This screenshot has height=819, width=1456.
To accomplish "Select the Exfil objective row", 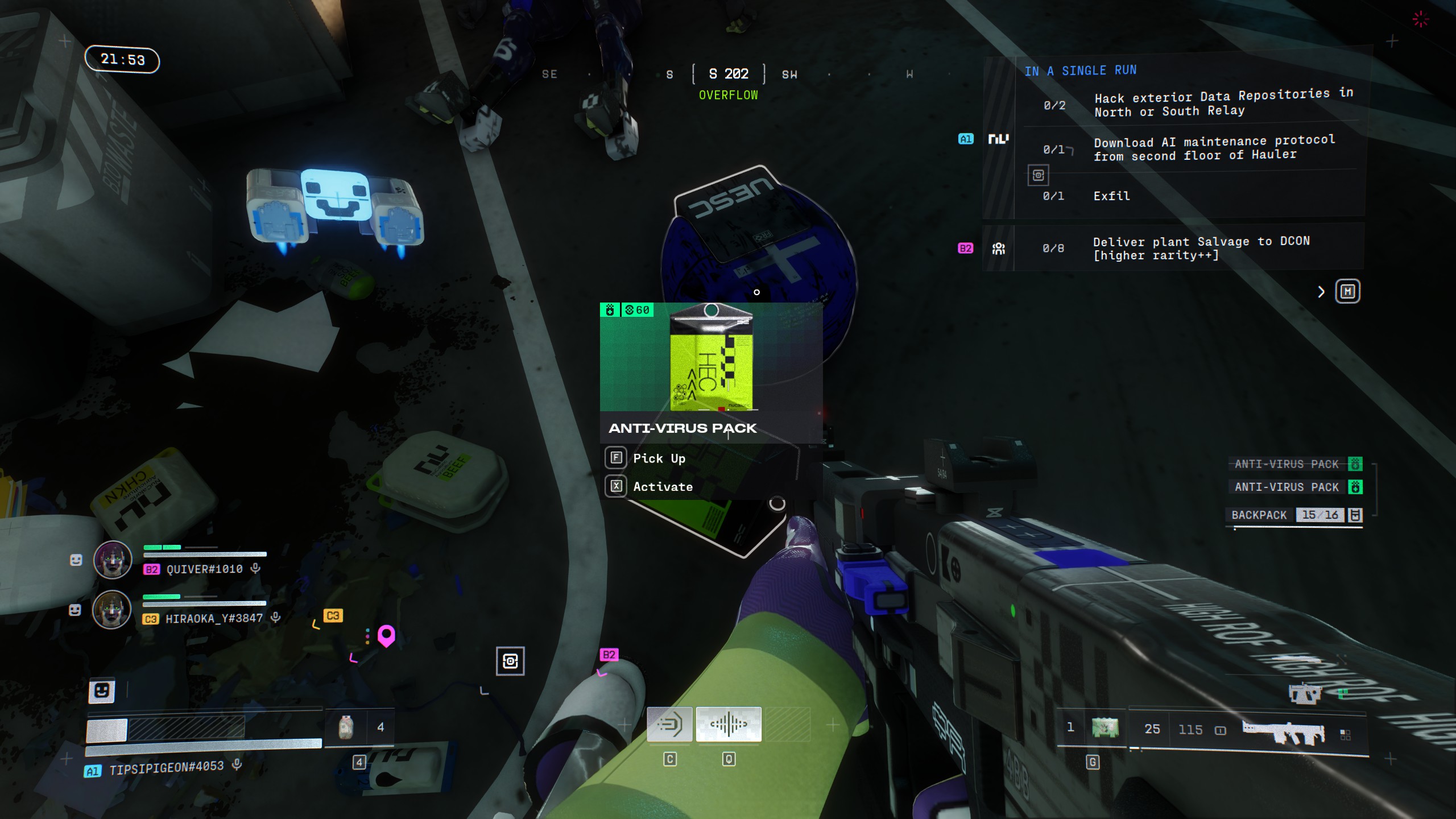I will click(1111, 196).
